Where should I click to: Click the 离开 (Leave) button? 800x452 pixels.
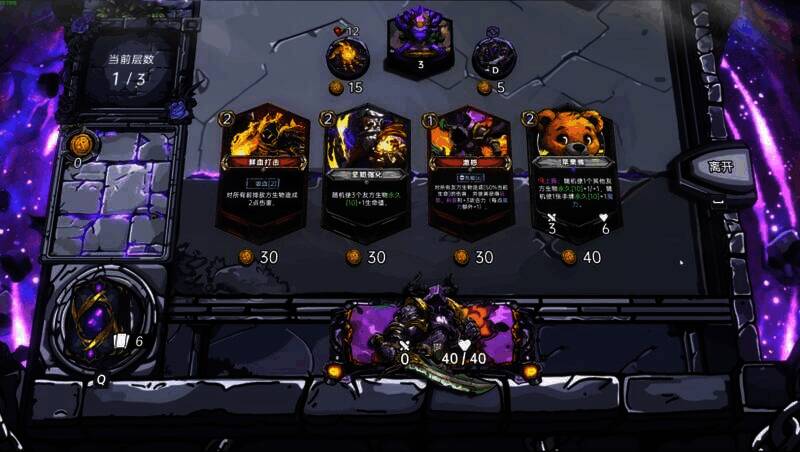pos(720,166)
